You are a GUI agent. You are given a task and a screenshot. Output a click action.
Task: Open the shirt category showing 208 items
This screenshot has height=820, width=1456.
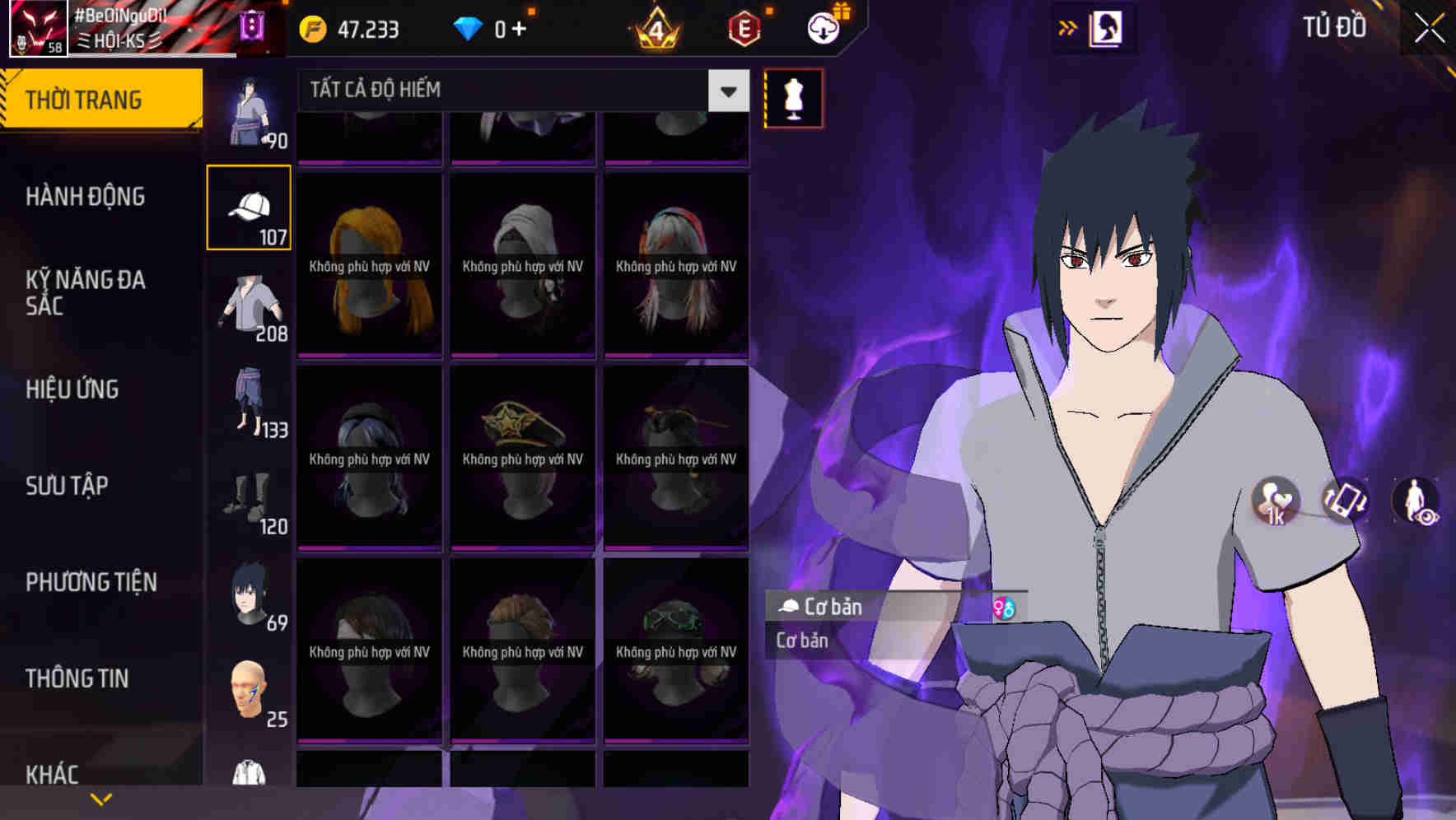tap(250, 306)
